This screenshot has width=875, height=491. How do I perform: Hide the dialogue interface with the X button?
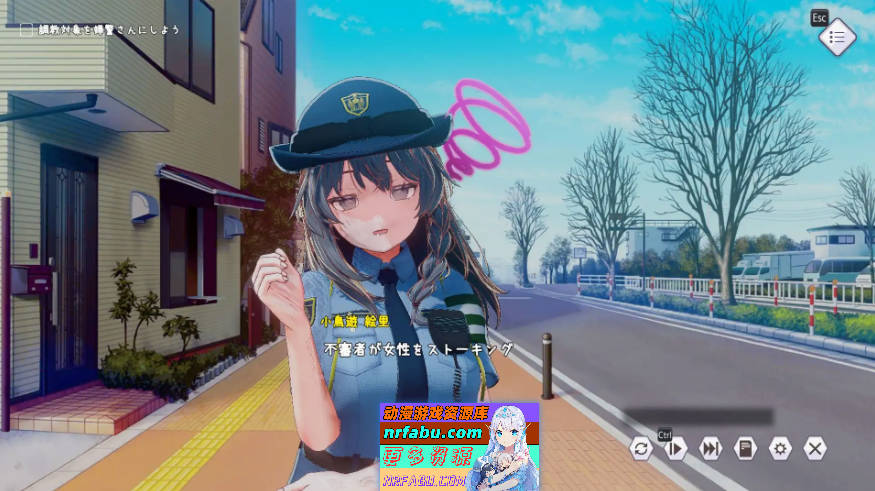pos(815,448)
